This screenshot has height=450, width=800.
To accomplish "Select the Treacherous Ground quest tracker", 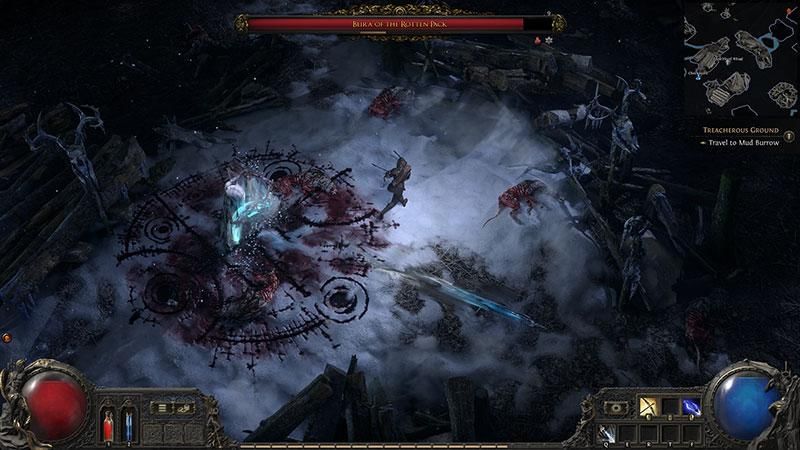I will point(736,131).
